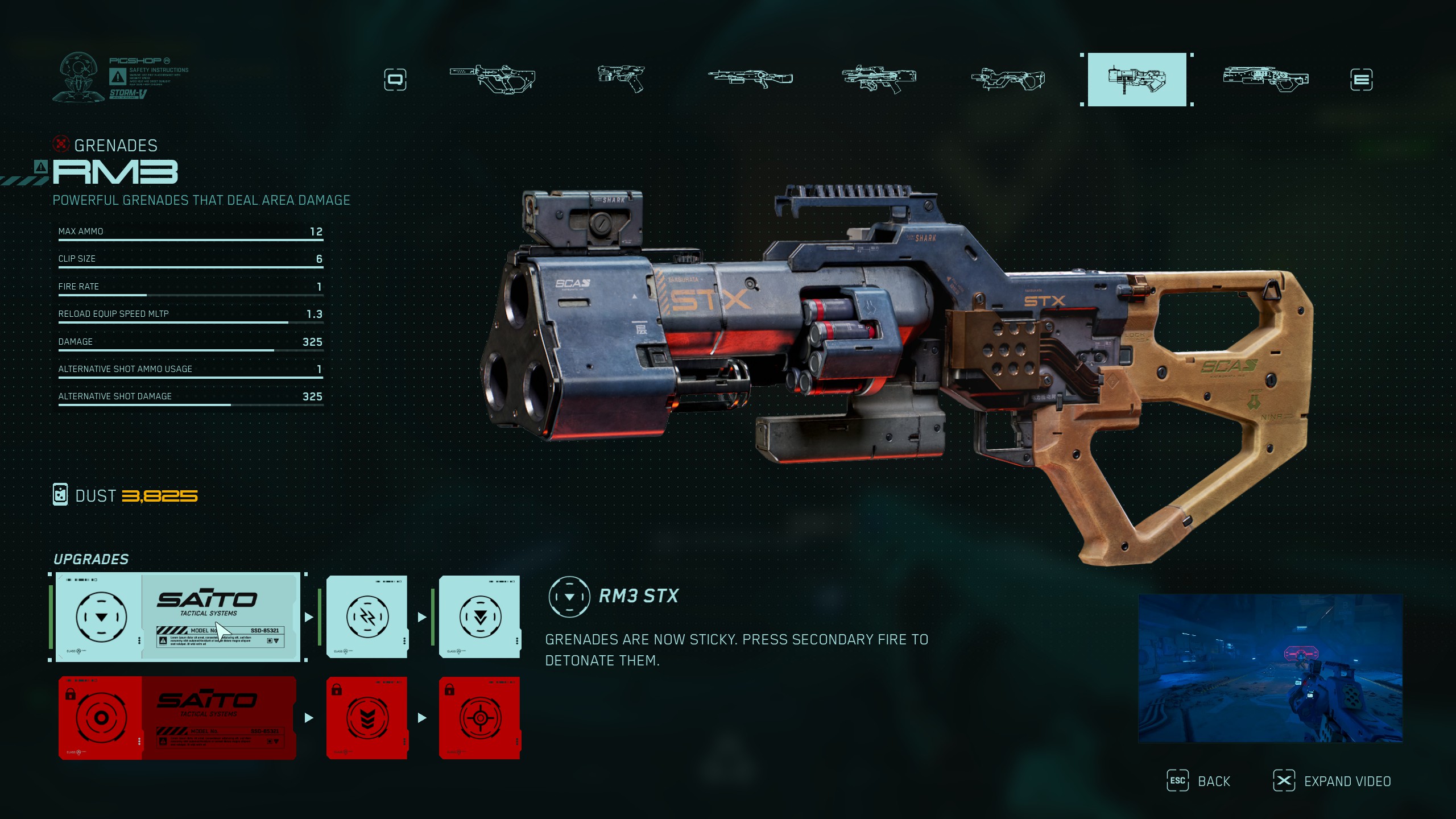
Task: Choose the locked red triple-chevron upgrade
Action: tap(367, 718)
